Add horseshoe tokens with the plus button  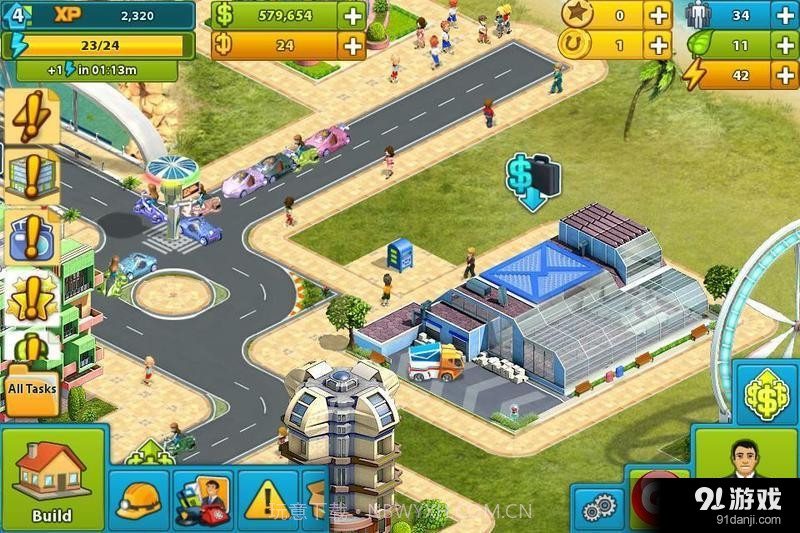coord(658,46)
